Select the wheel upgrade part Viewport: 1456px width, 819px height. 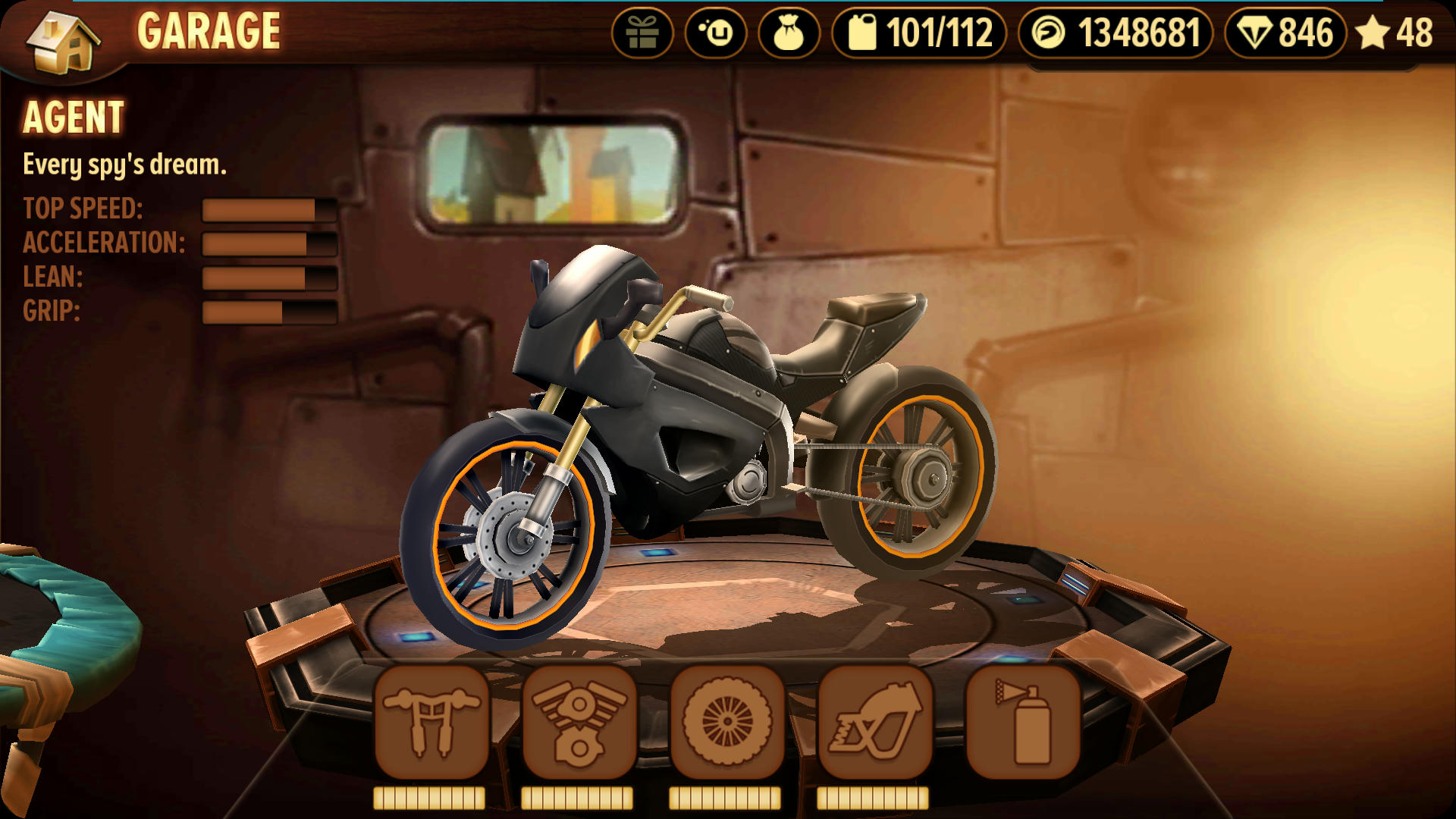[726, 722]
